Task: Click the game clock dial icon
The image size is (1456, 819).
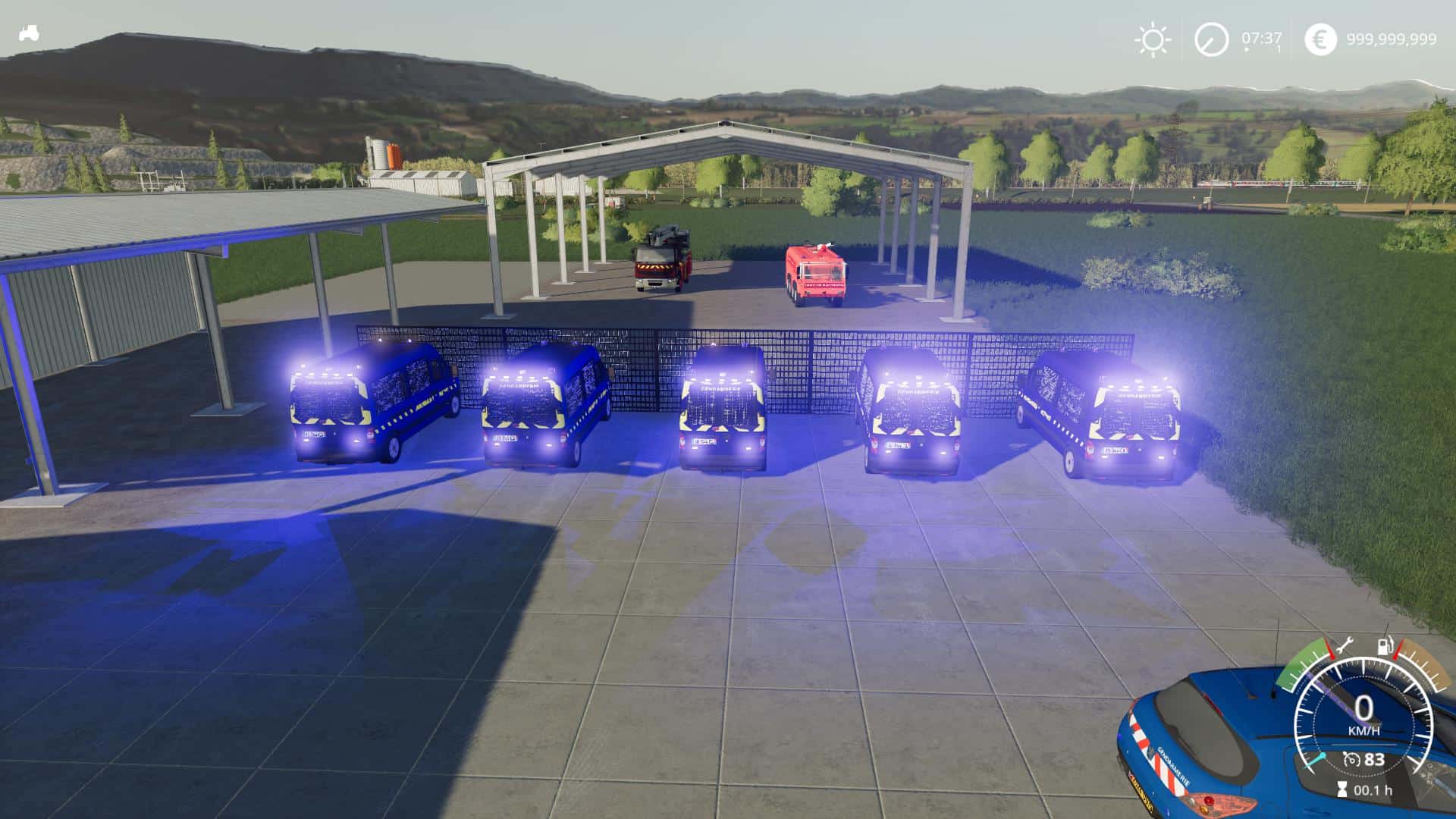Action: [1211, 39]
